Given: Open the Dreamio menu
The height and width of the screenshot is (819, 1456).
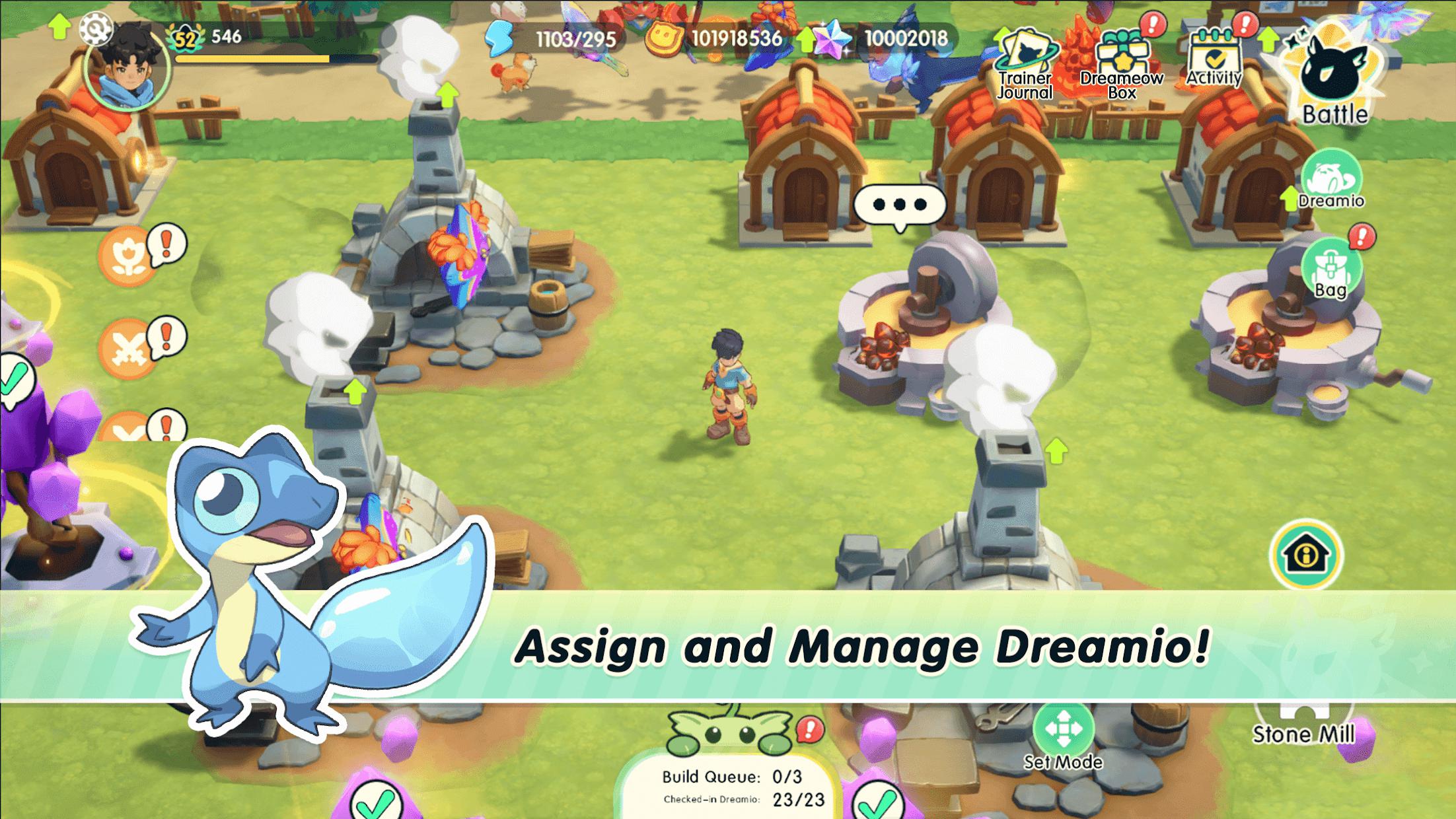Looking at the screenshot, I should point(1330,180).
